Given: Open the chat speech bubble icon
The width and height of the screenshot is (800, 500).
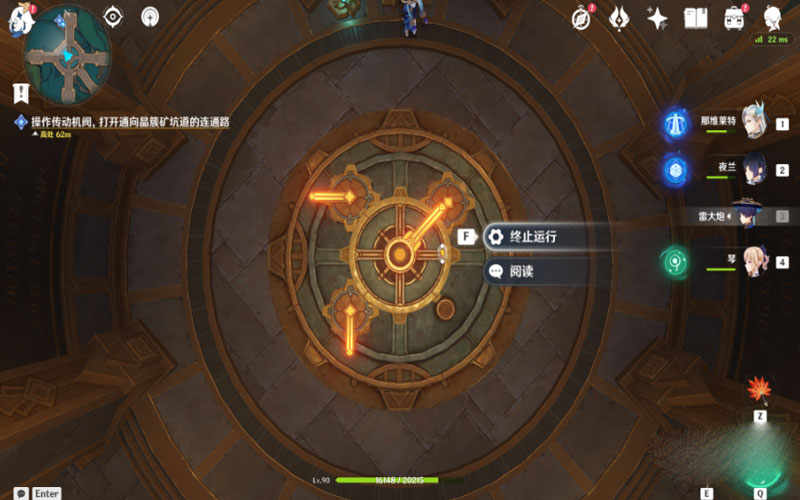Looking at the screenshot, I should pos(21,493).
